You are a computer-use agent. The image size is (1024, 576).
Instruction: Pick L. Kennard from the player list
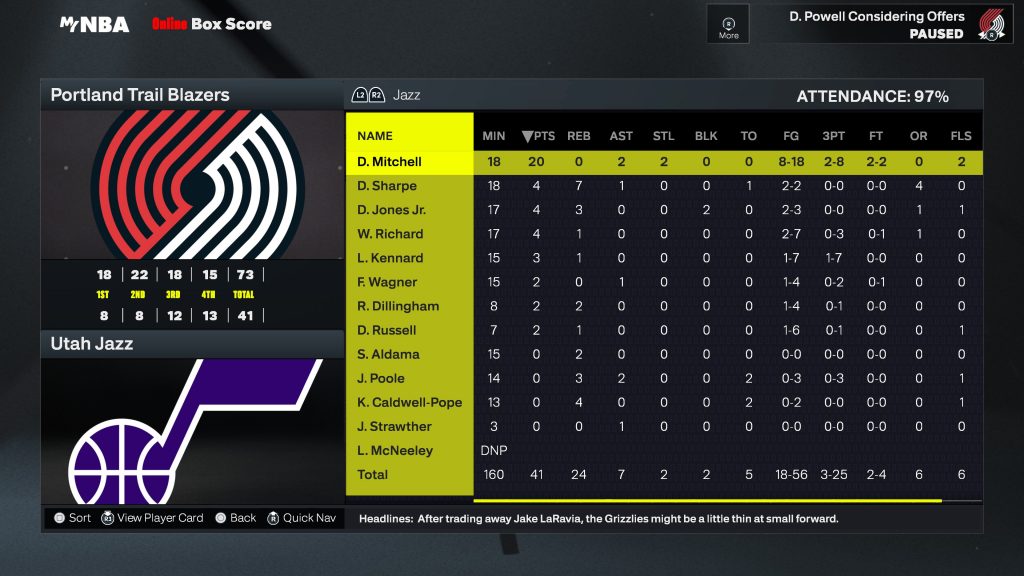tap(390, 258)
